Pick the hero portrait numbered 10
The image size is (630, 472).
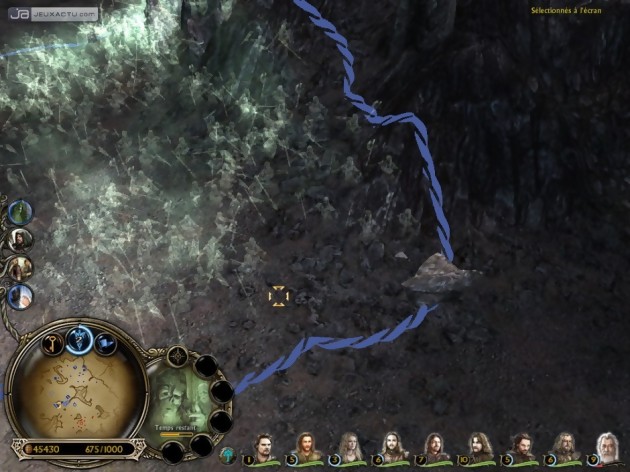479,447
